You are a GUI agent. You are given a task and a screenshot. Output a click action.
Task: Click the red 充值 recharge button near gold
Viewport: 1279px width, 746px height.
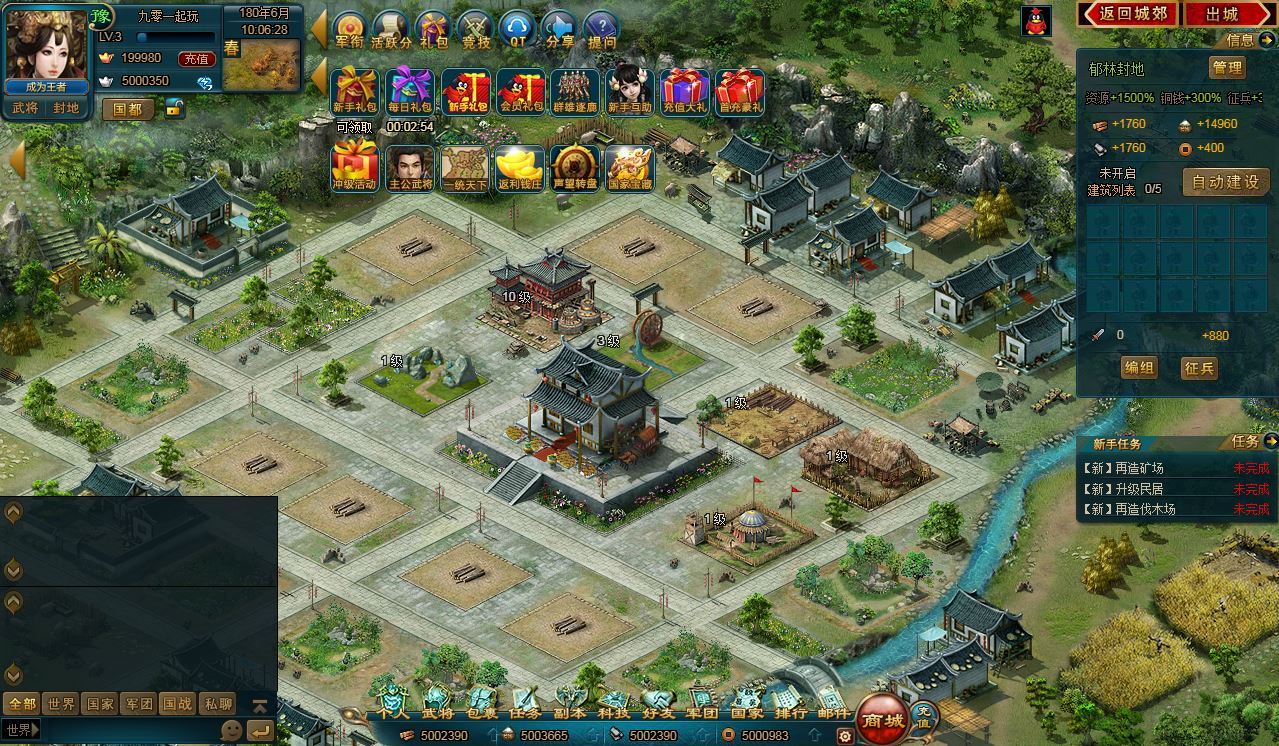[196, 59]
